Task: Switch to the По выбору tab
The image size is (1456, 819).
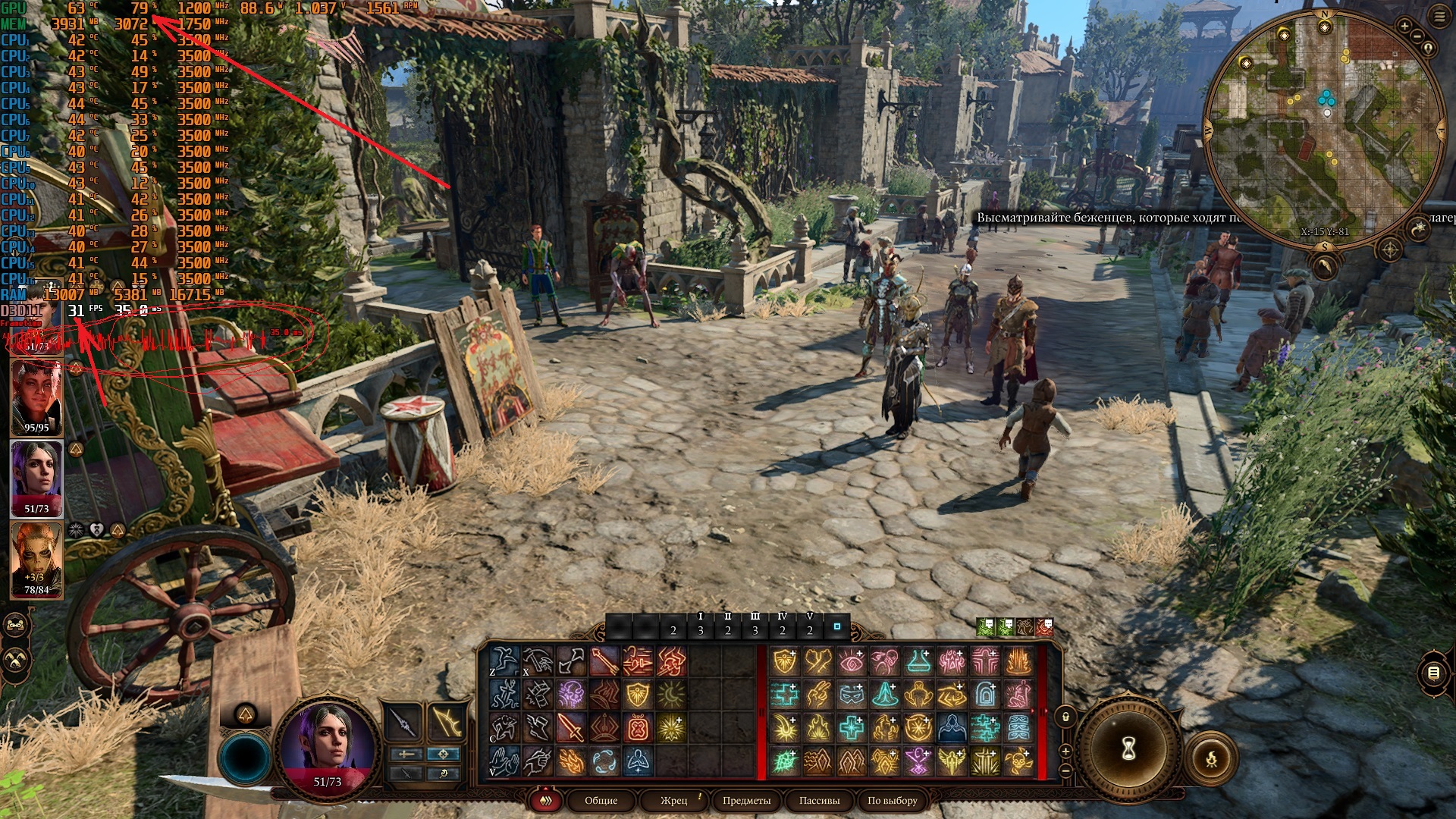Action: point(892,800)
